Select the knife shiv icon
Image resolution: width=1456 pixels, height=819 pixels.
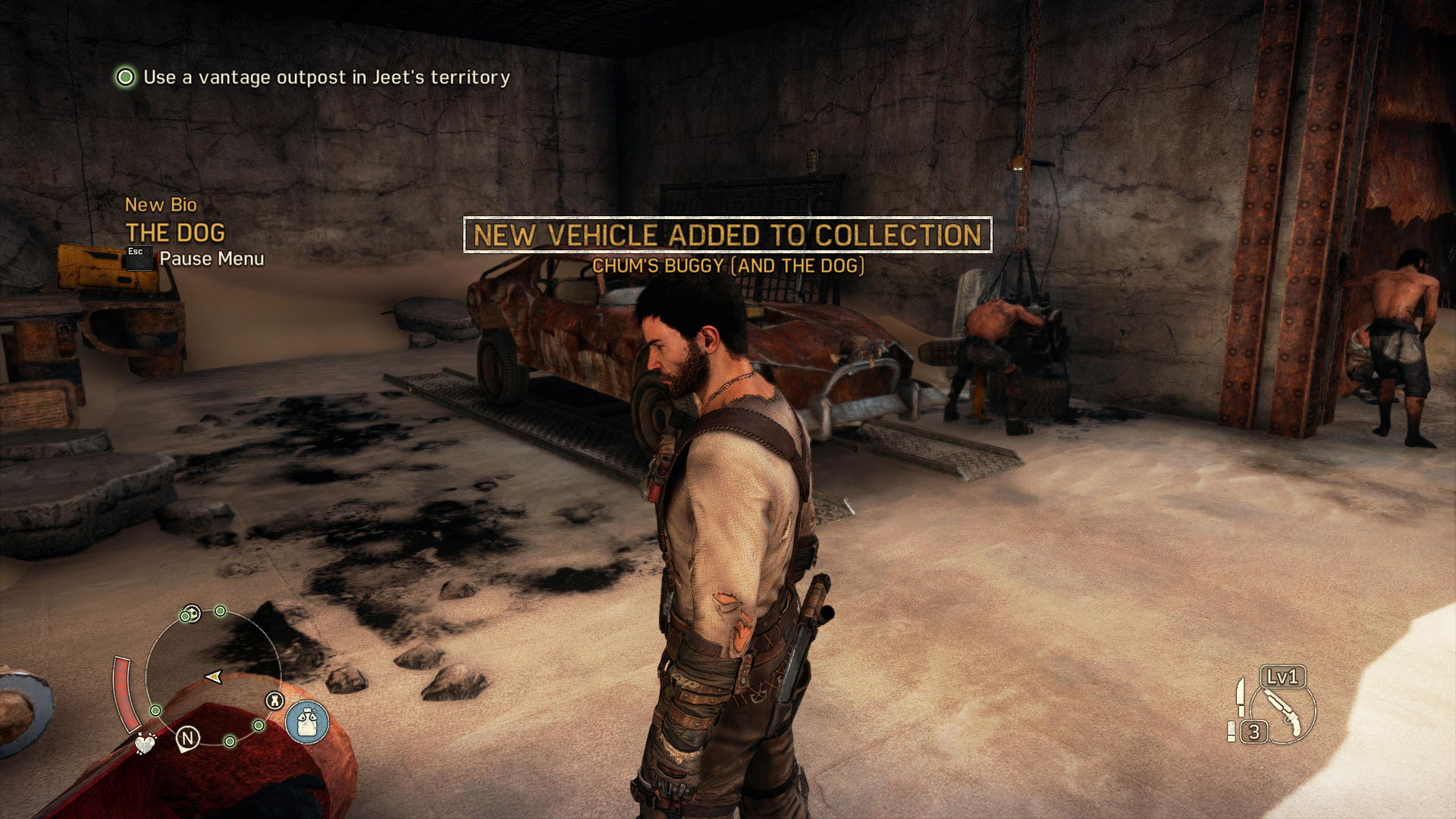tap(1240, 696)
